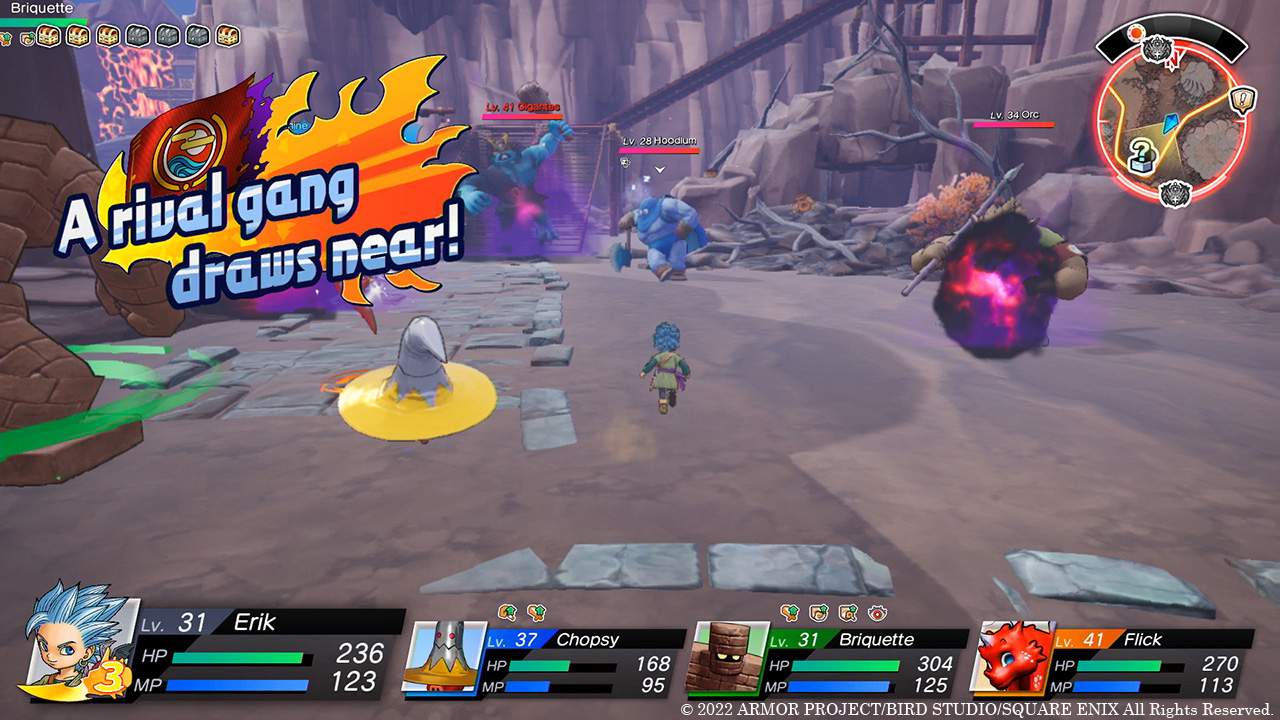
Task: Select the red threat dot on the compass arc
Action: tap(1136, 32)
